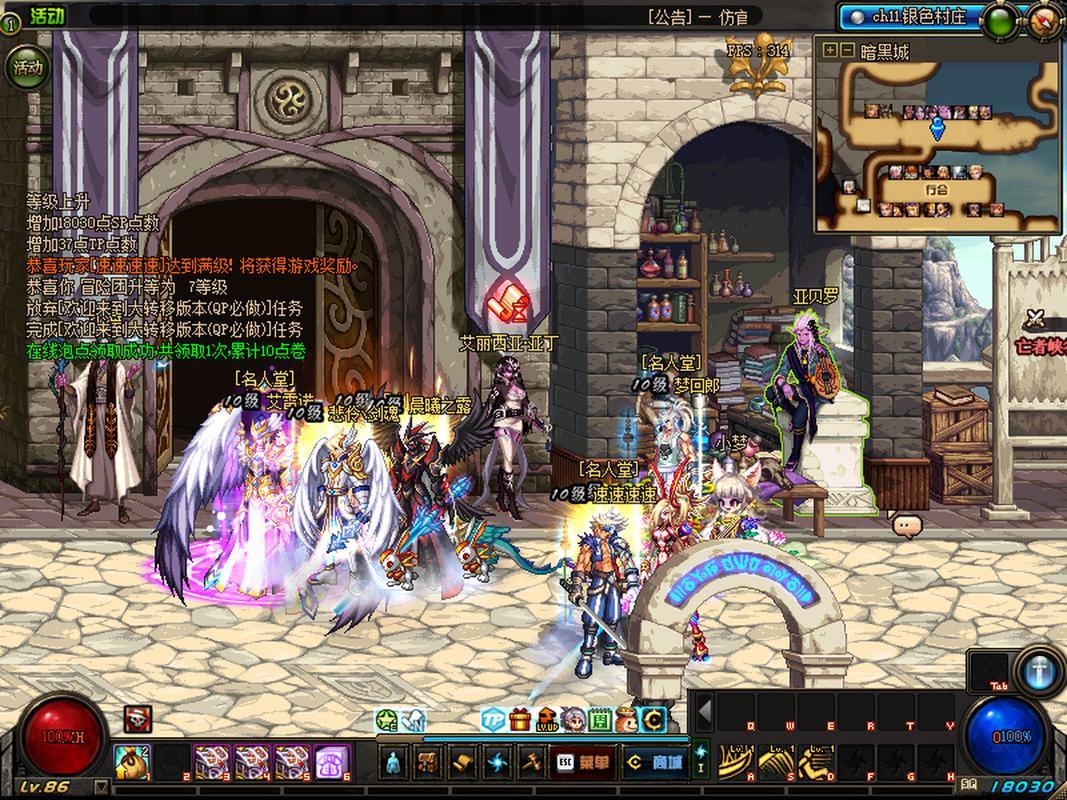1067x800 pixels.
Task: Open the 菜单 ESC menu
Action: [583, 762]
